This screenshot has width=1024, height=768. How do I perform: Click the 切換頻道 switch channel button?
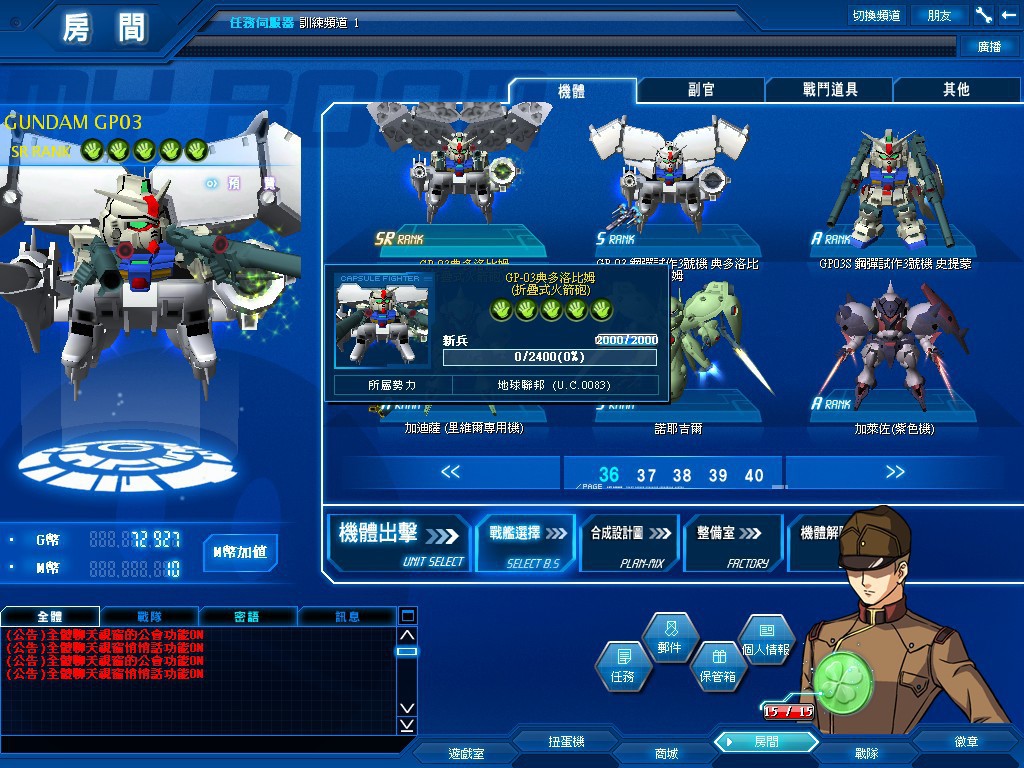tap(876, 15)
